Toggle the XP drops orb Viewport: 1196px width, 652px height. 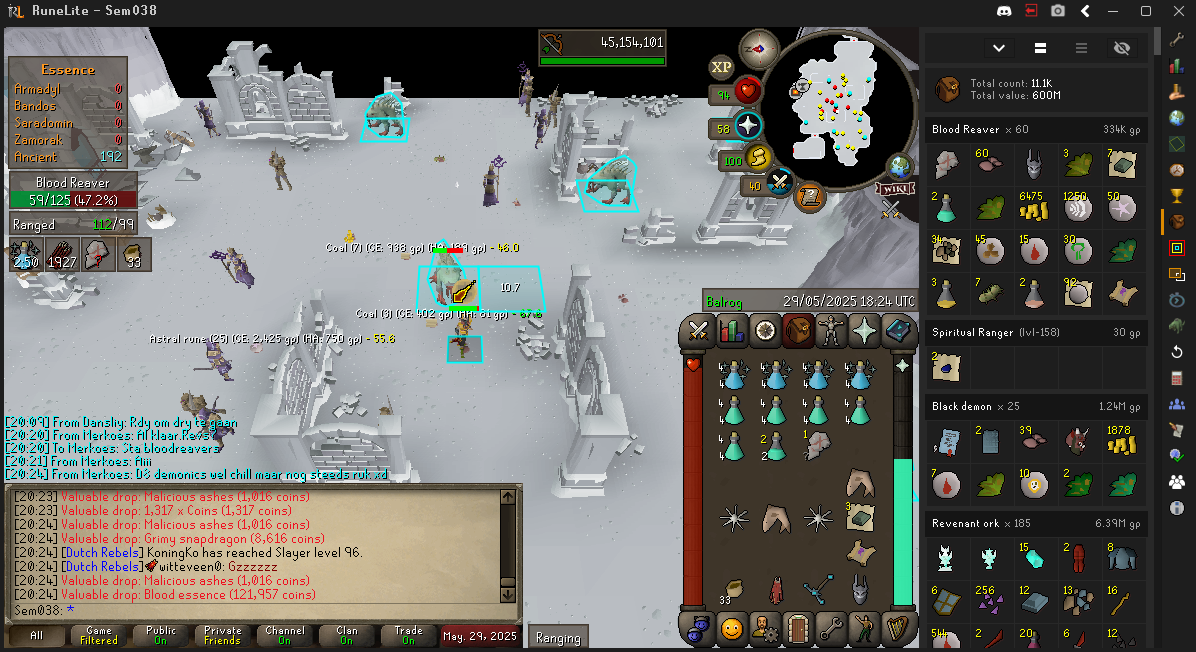[721, 67]
